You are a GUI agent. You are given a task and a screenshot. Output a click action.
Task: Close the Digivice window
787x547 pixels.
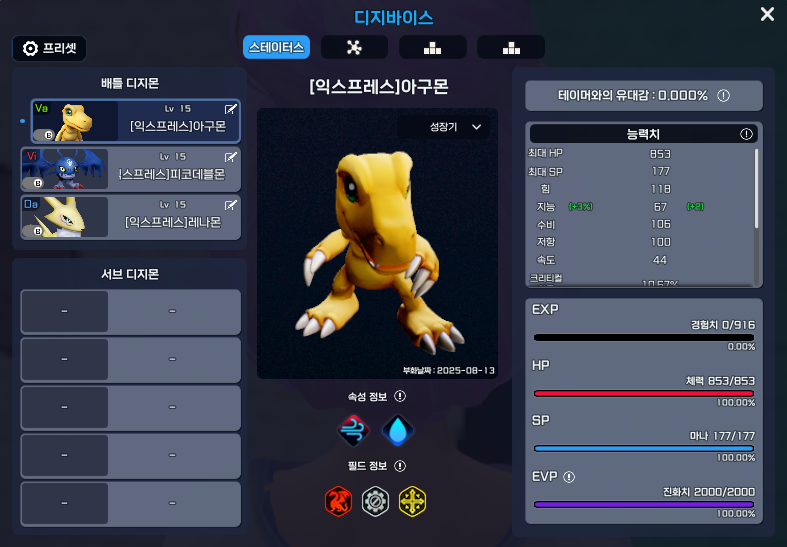pyautogui.click(x=767, y=14)
